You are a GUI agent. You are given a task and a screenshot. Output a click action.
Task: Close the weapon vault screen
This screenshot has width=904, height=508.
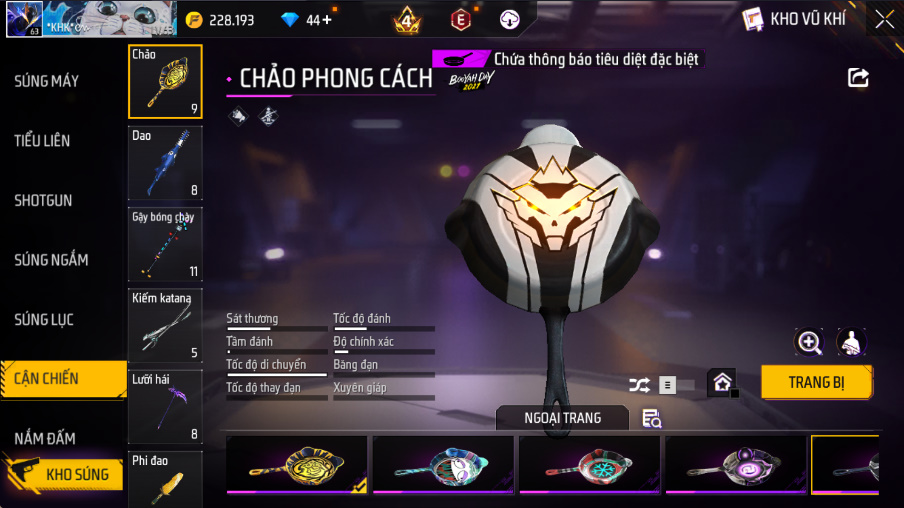click(x=884, y=19)
